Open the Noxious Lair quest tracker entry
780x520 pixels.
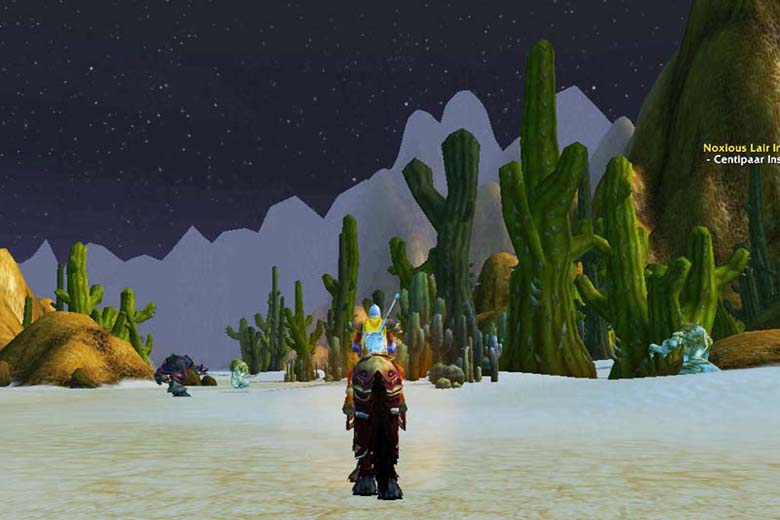coord(741,147)
